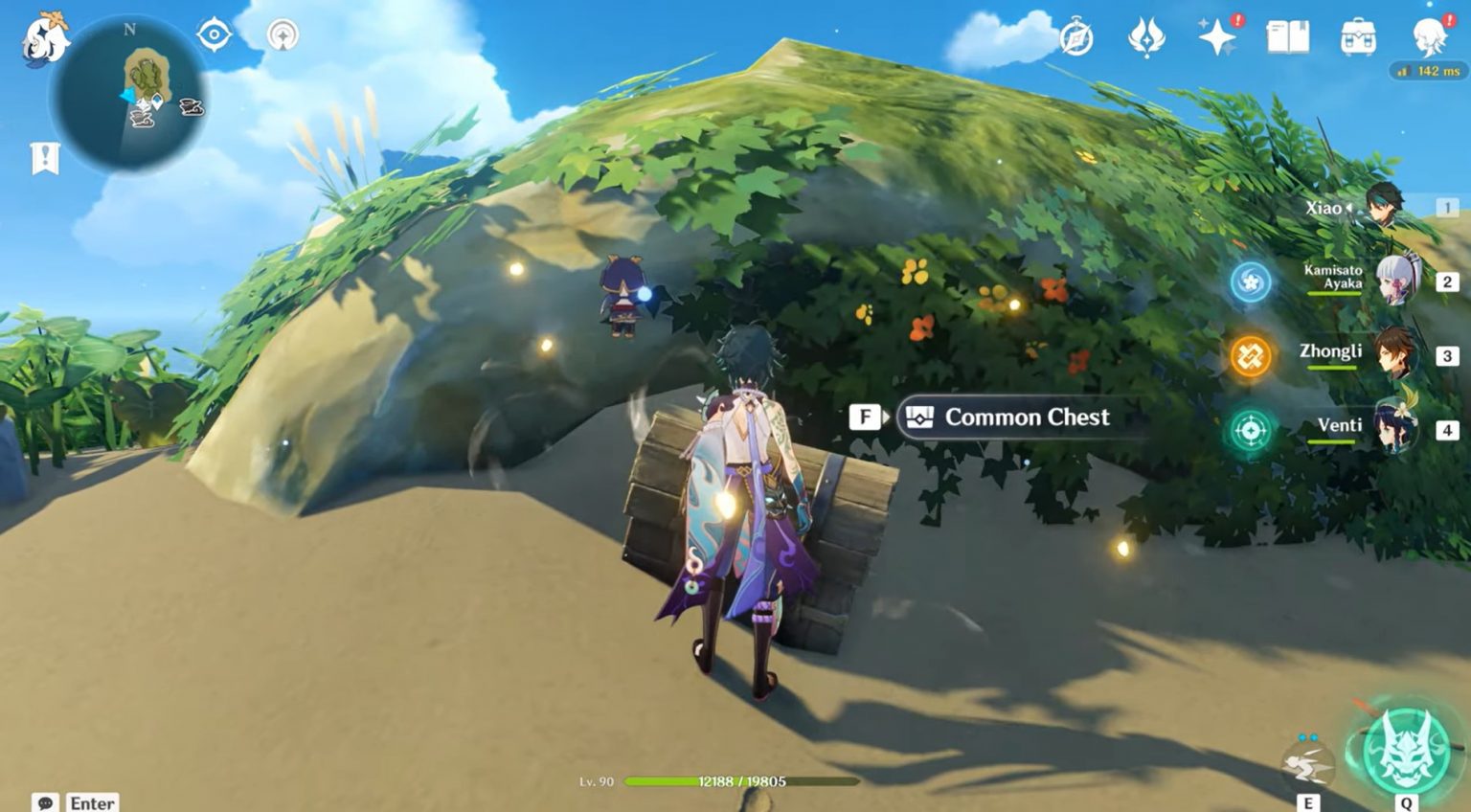Image resolution: width=1471 pixels, height=812 pixels.
Task: Click Zhongli's geo elemental skill icon
Action: tap(1251, 353)
